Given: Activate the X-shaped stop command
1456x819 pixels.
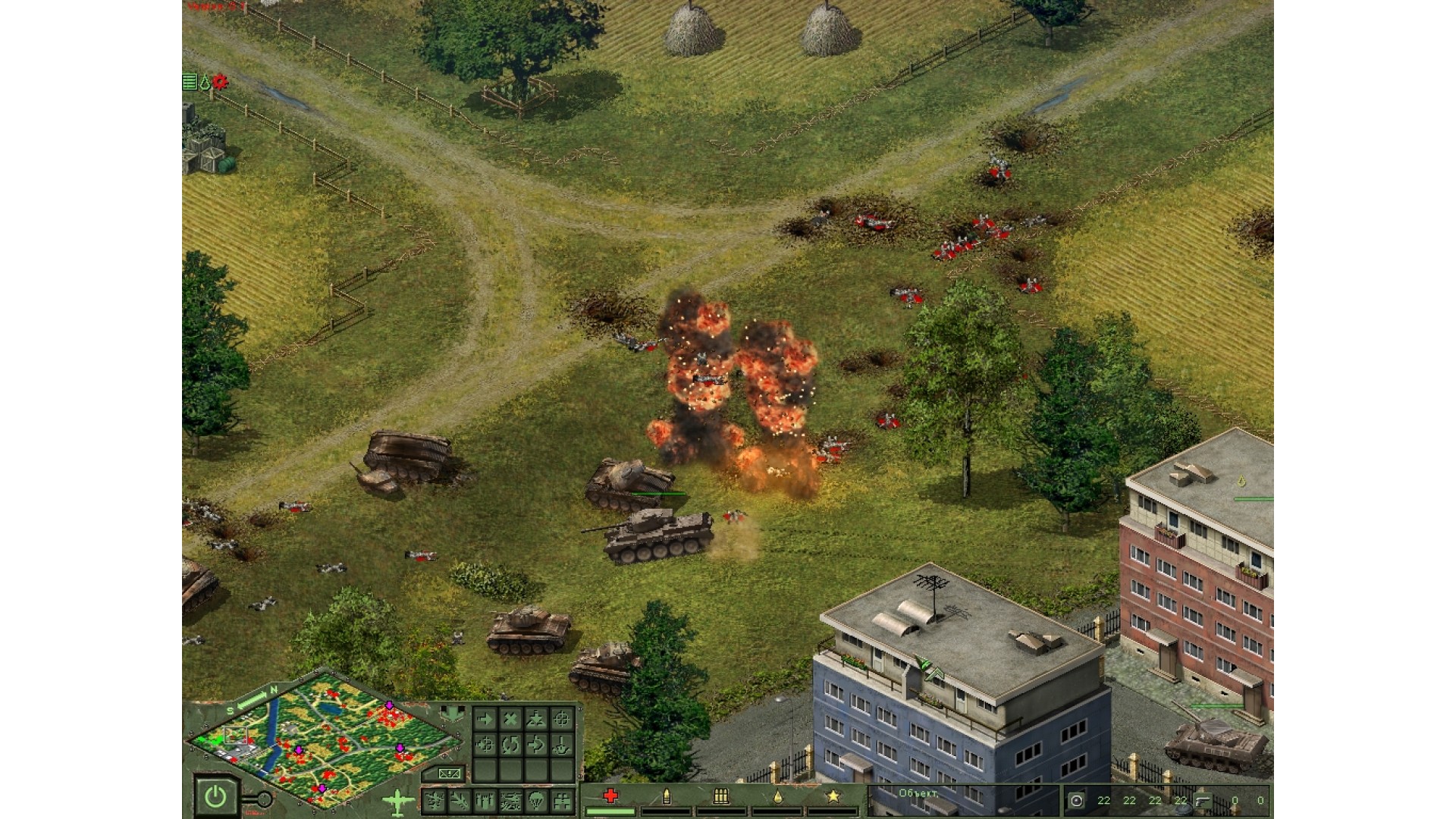Looking at the screenshot, I should click(x=510, y=718).
